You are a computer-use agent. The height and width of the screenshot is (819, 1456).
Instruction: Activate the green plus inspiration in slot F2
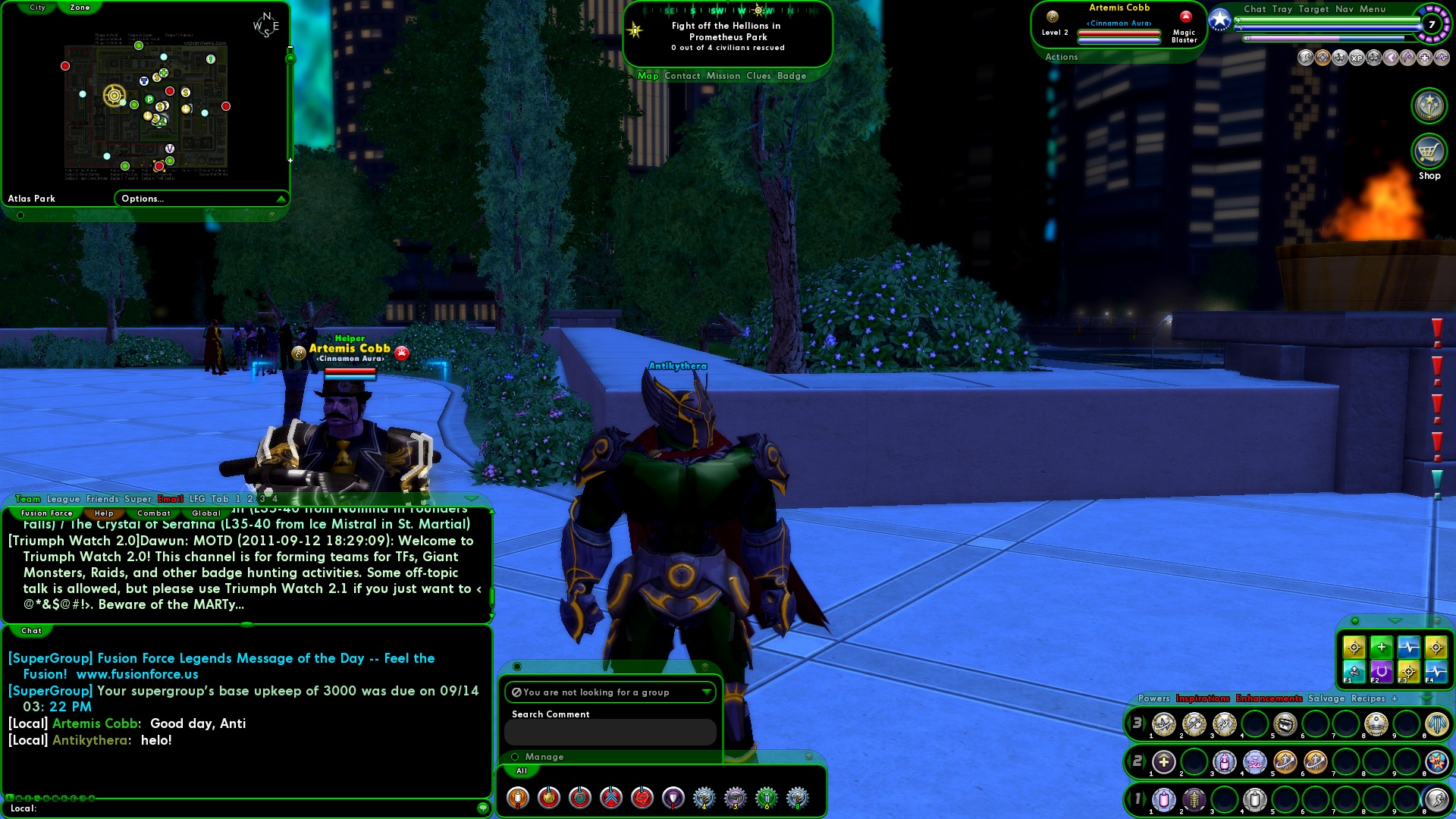tap(1382, 648)
